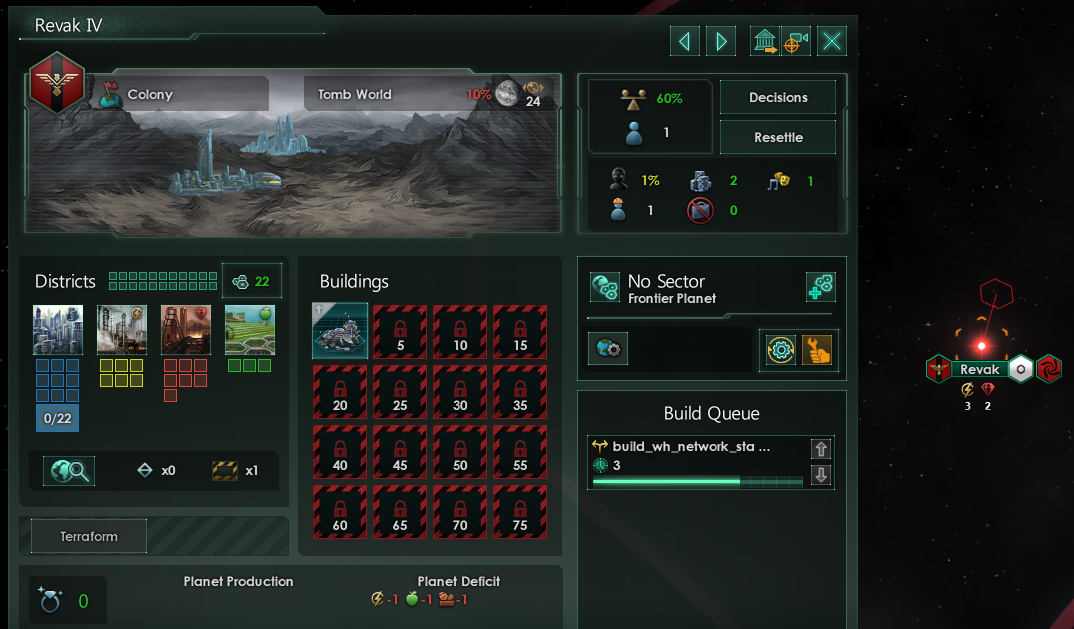
Task: Click the Revak system name label
Action: coord(980,369)
